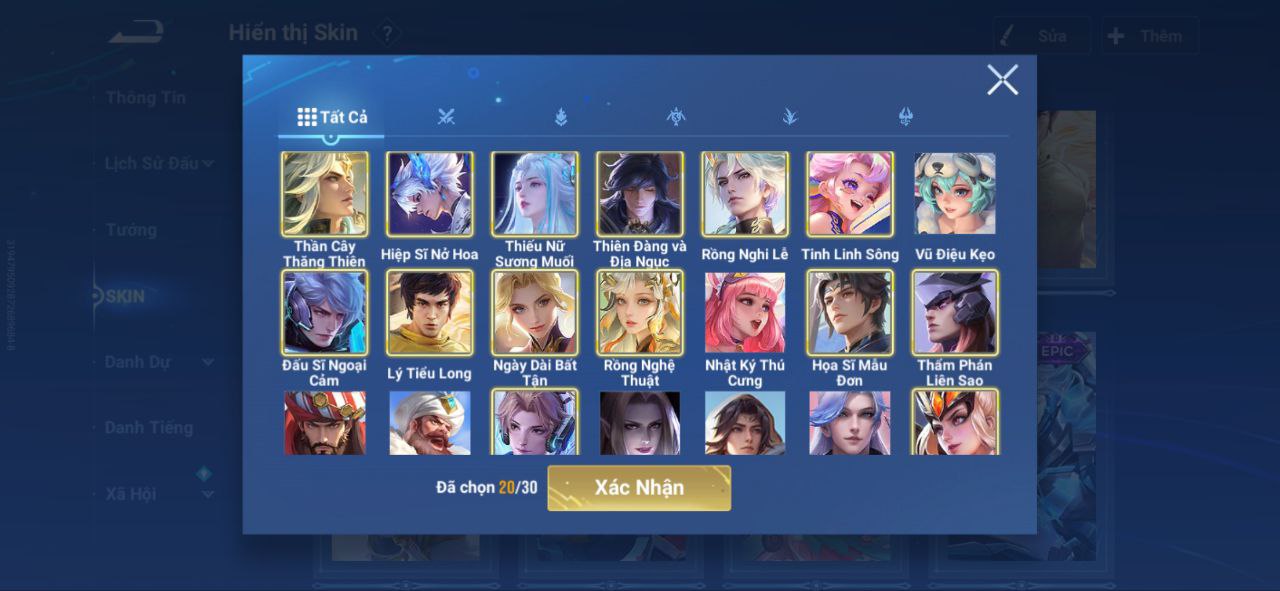Viewport: 1280px width, 591px height.
Task: Close the skin selection dialog
Action: (1002, 80)
